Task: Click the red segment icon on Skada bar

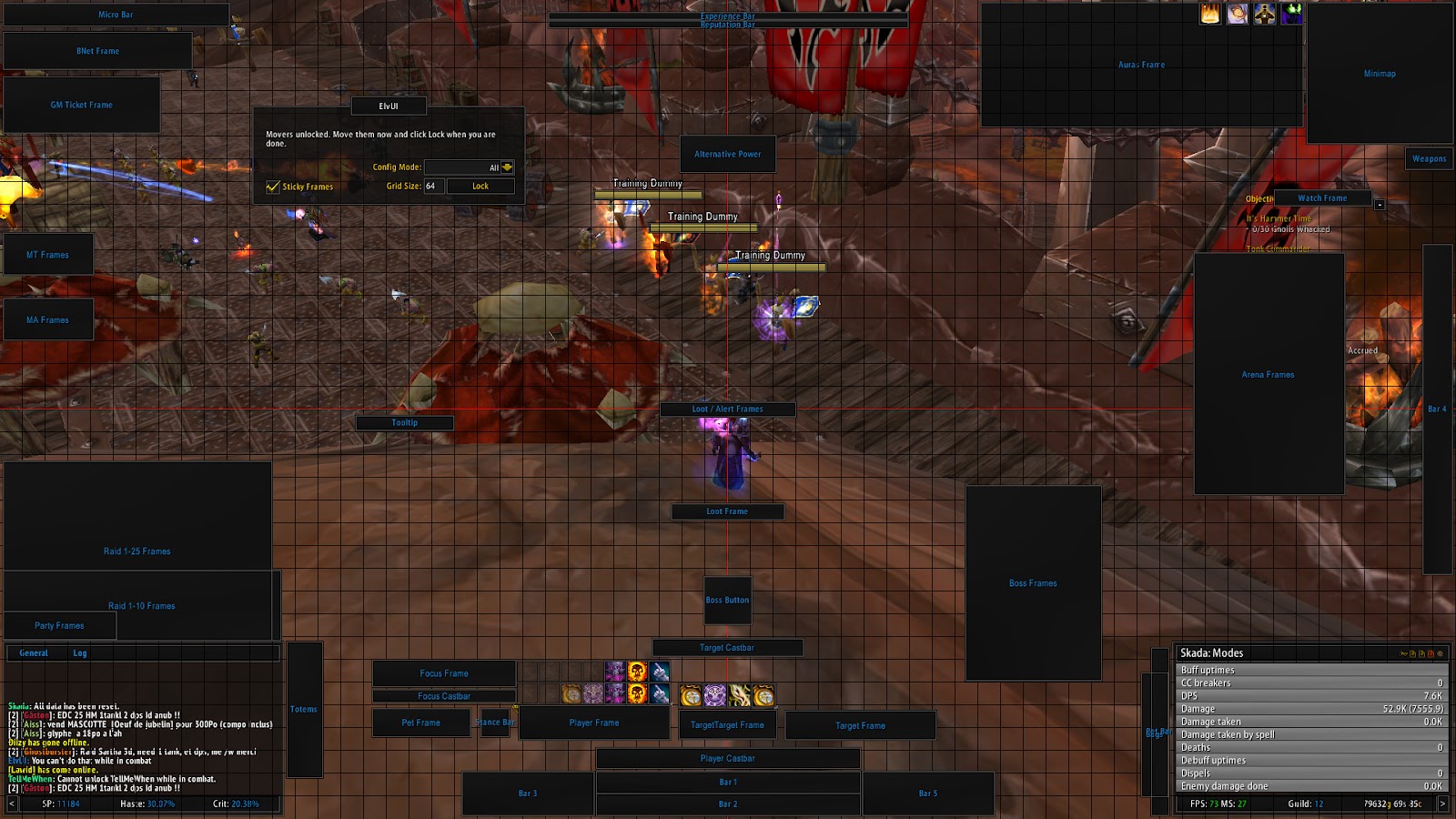Action: click(1431, 653)
